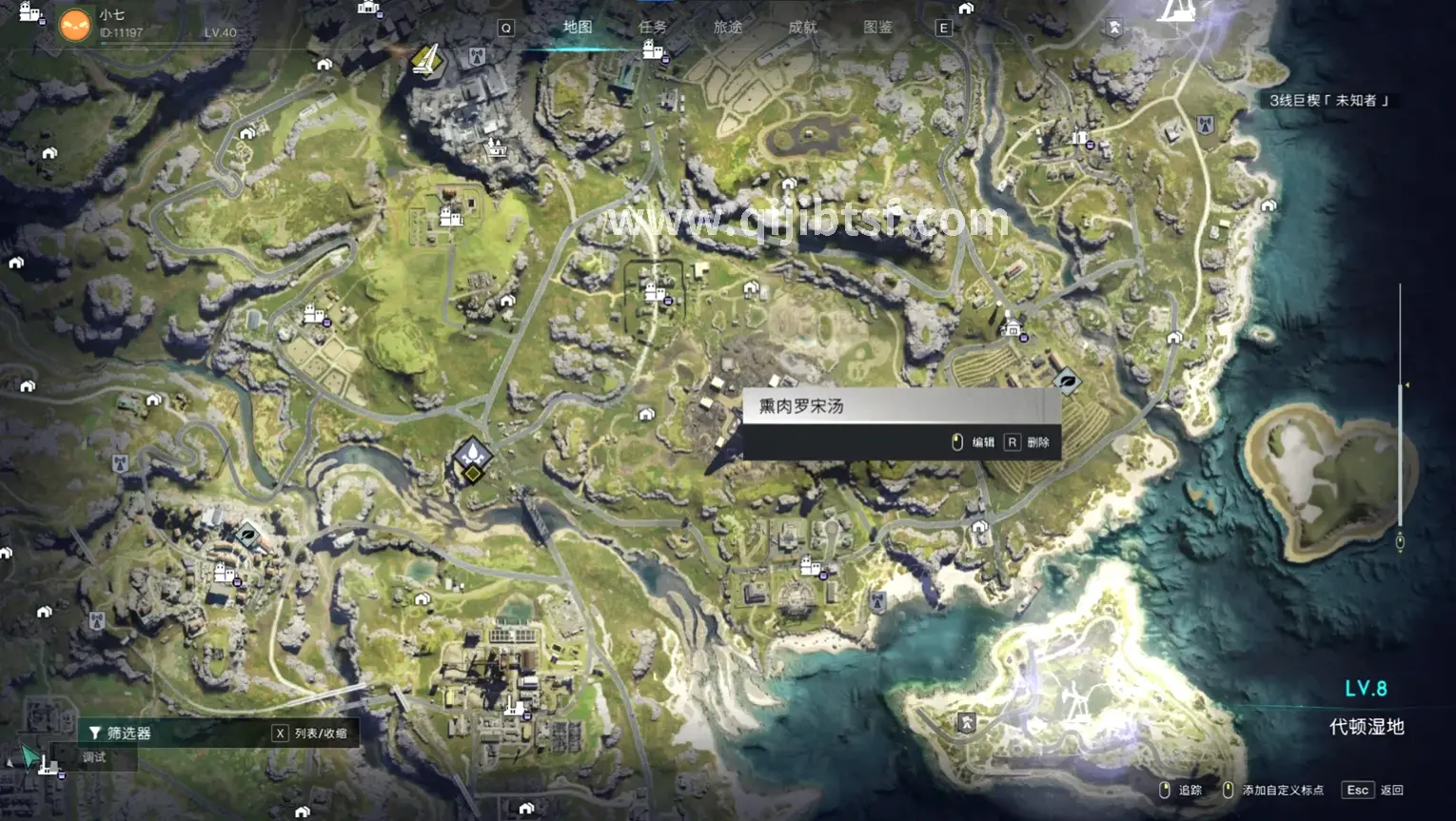This screenshot has height=821, width=1456.
Task: Open the 筛选器 map filter
Action: click(121, 733)
